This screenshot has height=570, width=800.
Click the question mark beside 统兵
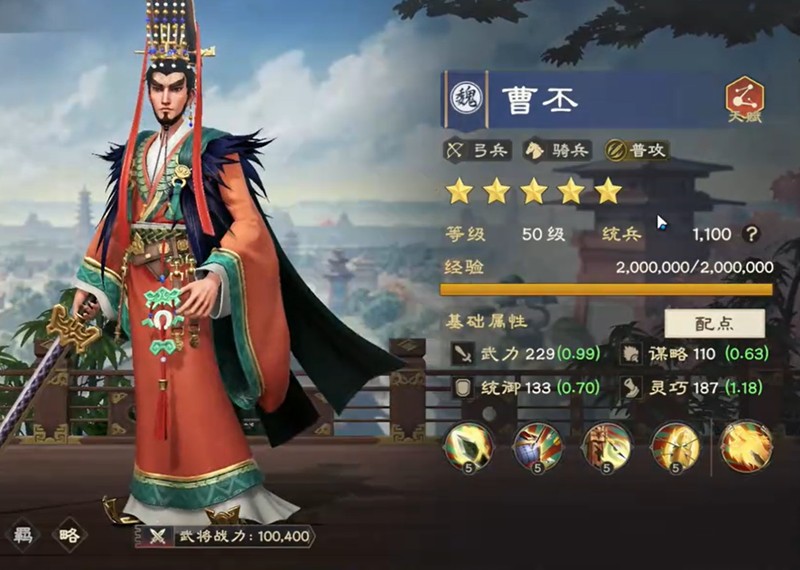pos(752,234)
